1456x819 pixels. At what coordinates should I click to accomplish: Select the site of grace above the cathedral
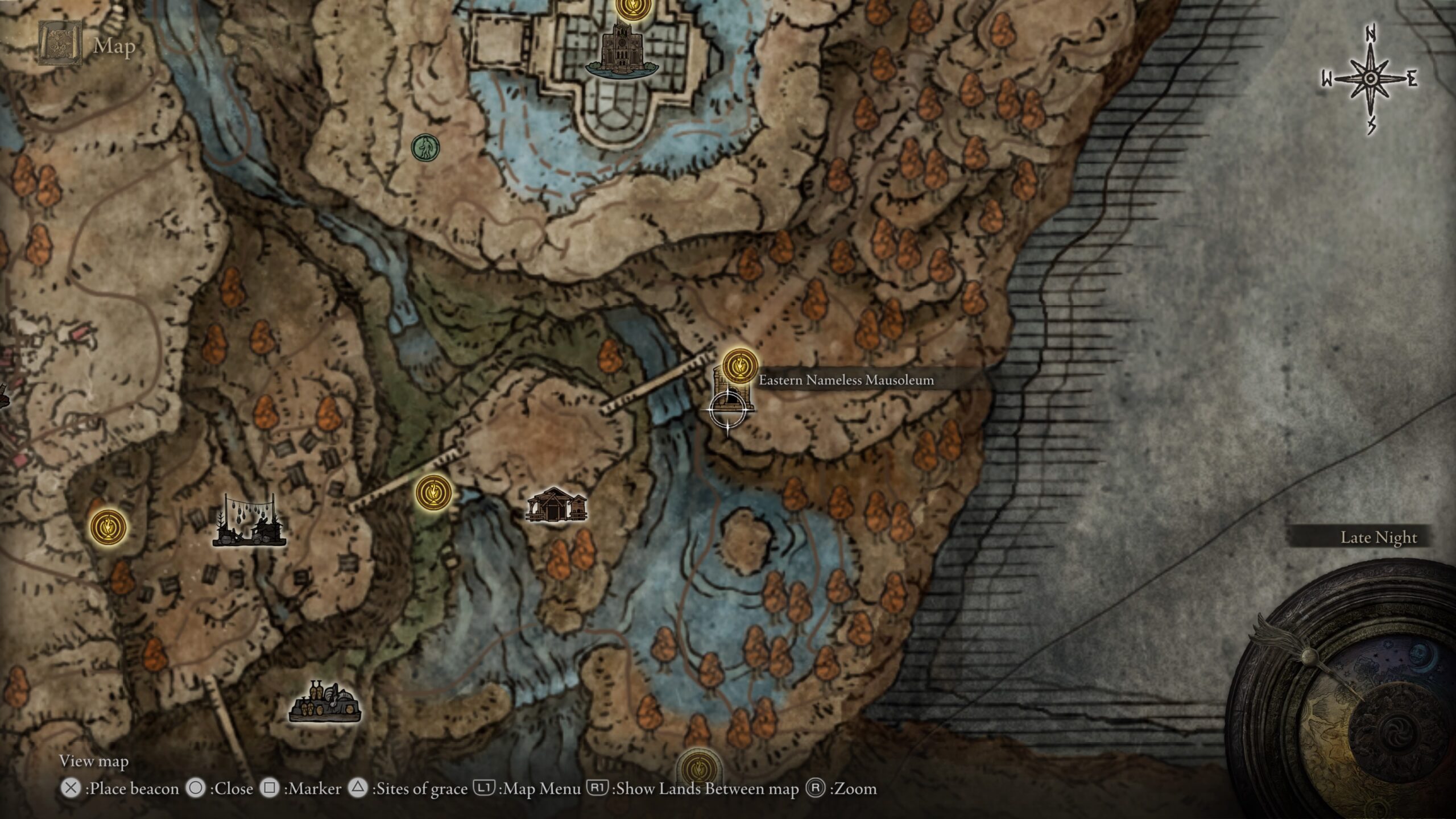pos(630,8)
